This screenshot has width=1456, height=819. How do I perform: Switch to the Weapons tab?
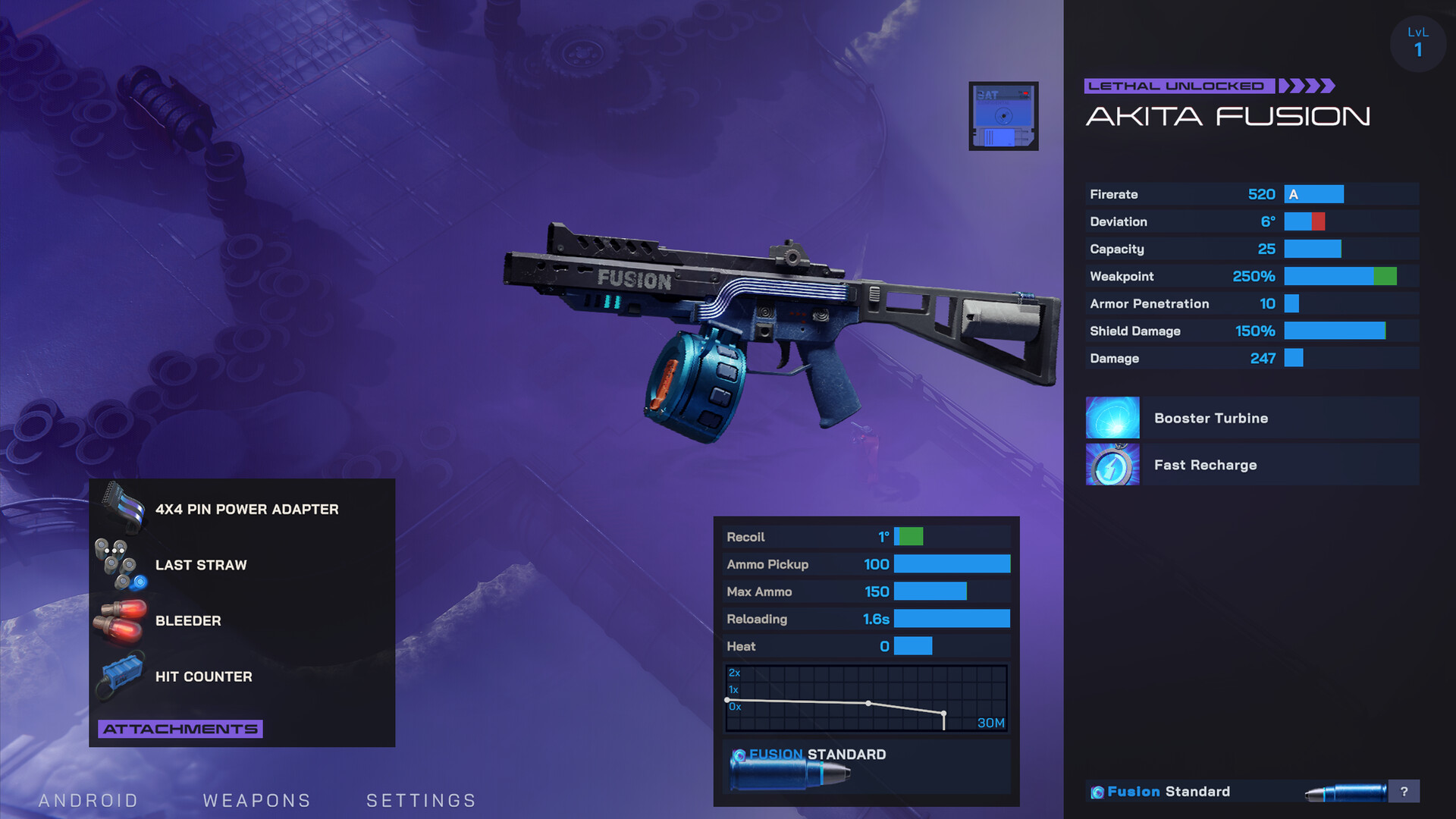click(257, 800)
